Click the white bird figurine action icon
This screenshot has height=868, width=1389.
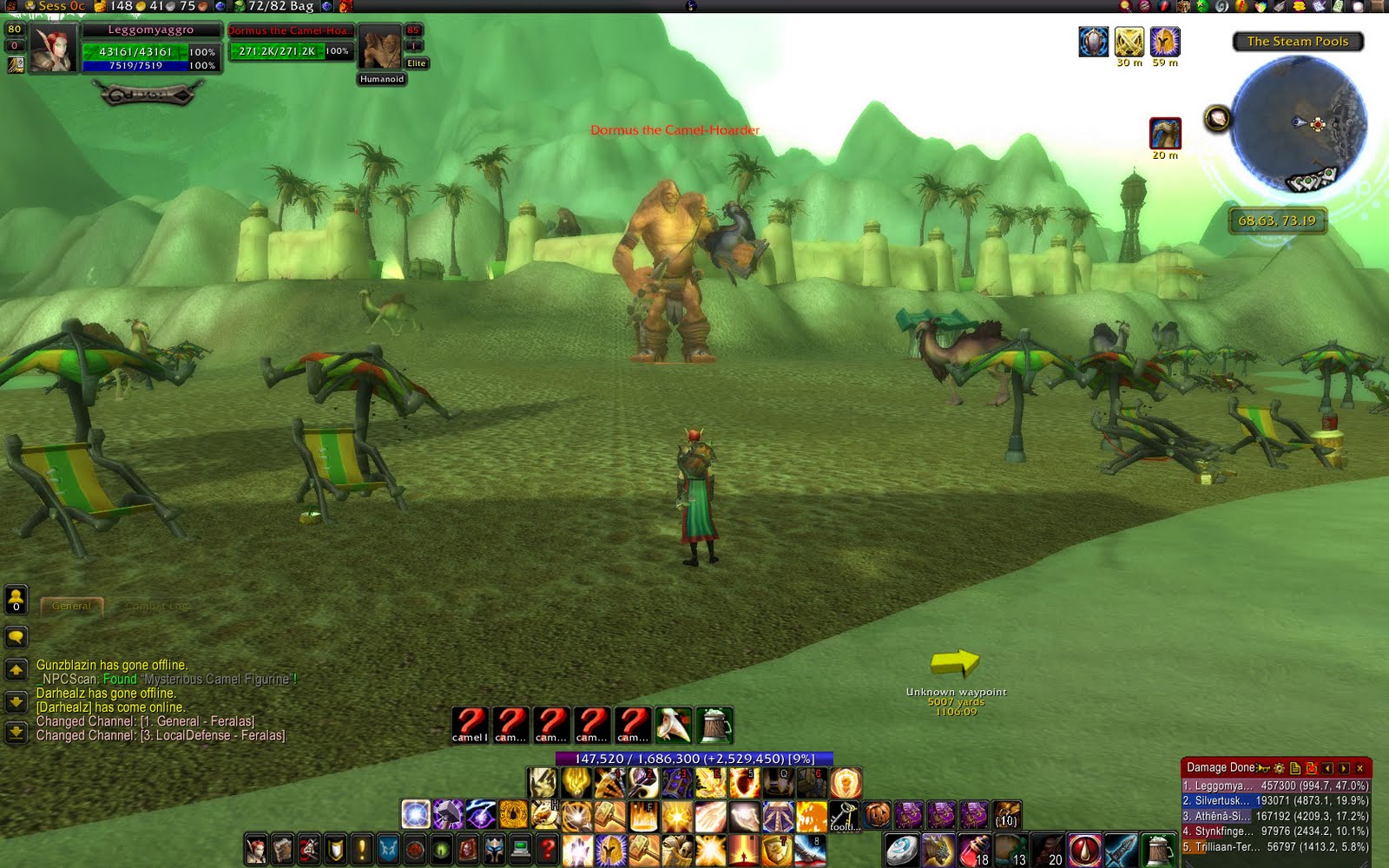(x=672, y=721)
